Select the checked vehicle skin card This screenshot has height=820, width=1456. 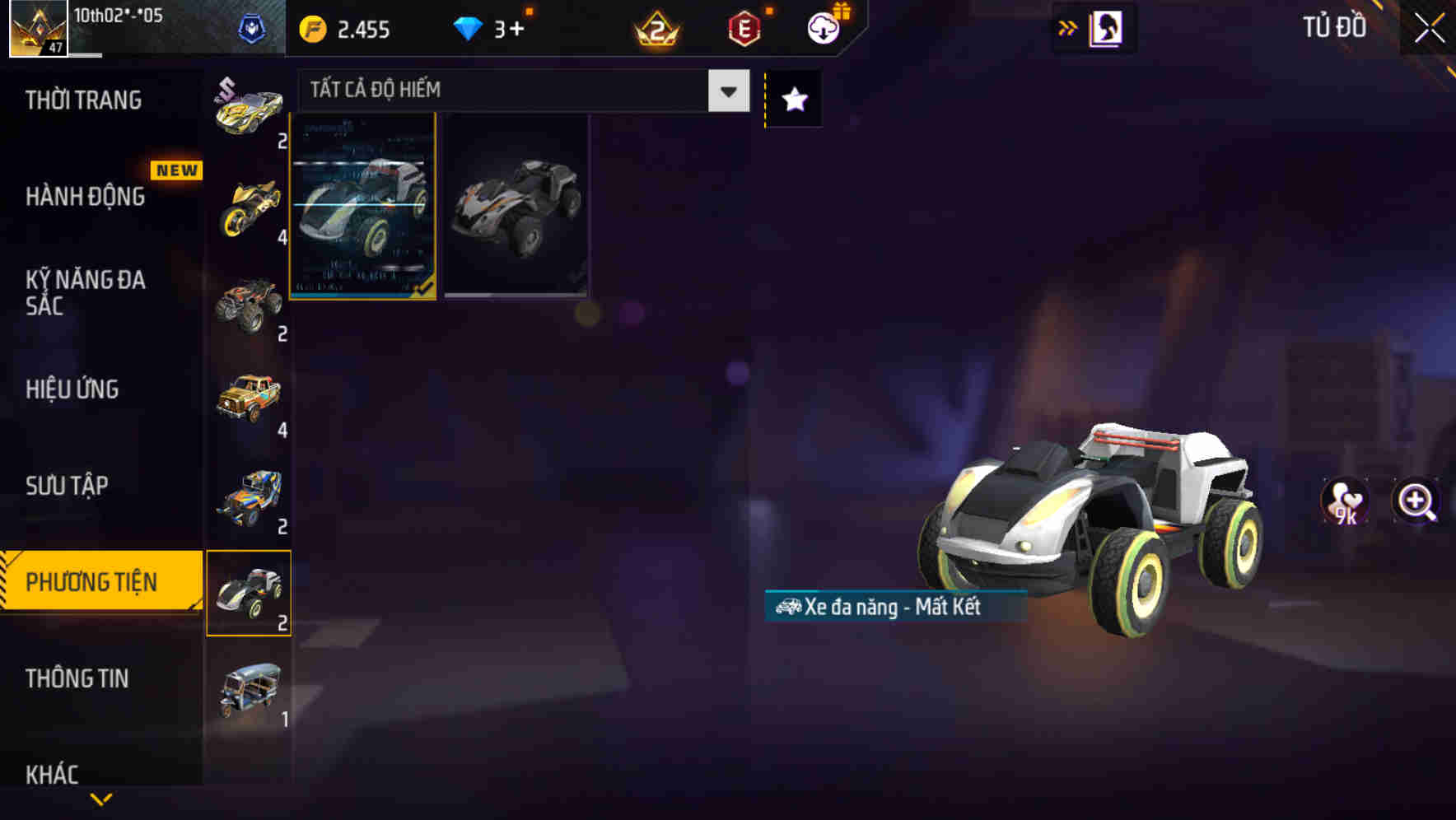point(363,207)
